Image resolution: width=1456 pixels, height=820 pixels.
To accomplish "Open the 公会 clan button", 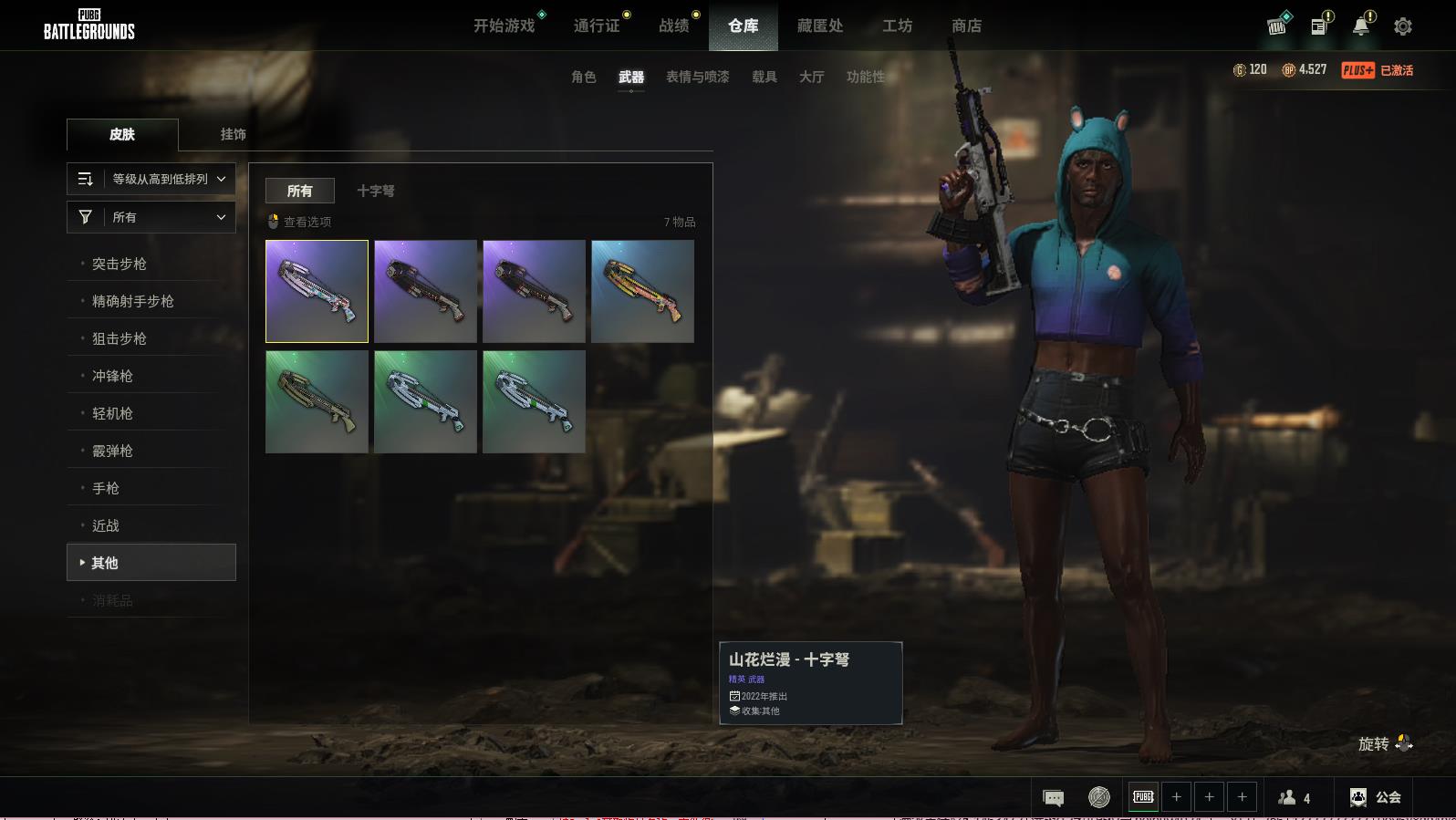I will click(1376, 797).
